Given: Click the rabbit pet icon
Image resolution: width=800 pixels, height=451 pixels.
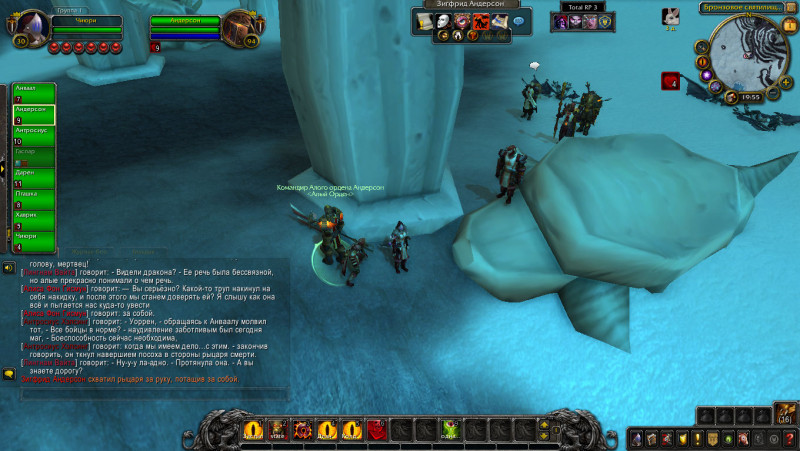Looking at the screenshot, I should (x=673, y=15).
